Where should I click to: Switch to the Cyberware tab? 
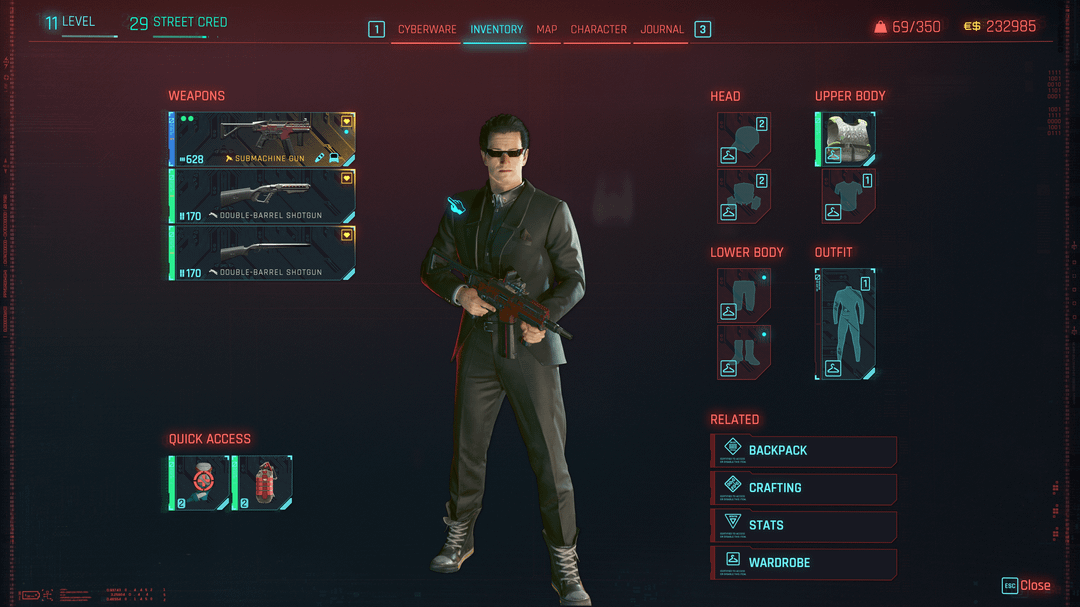pos(427,30)
